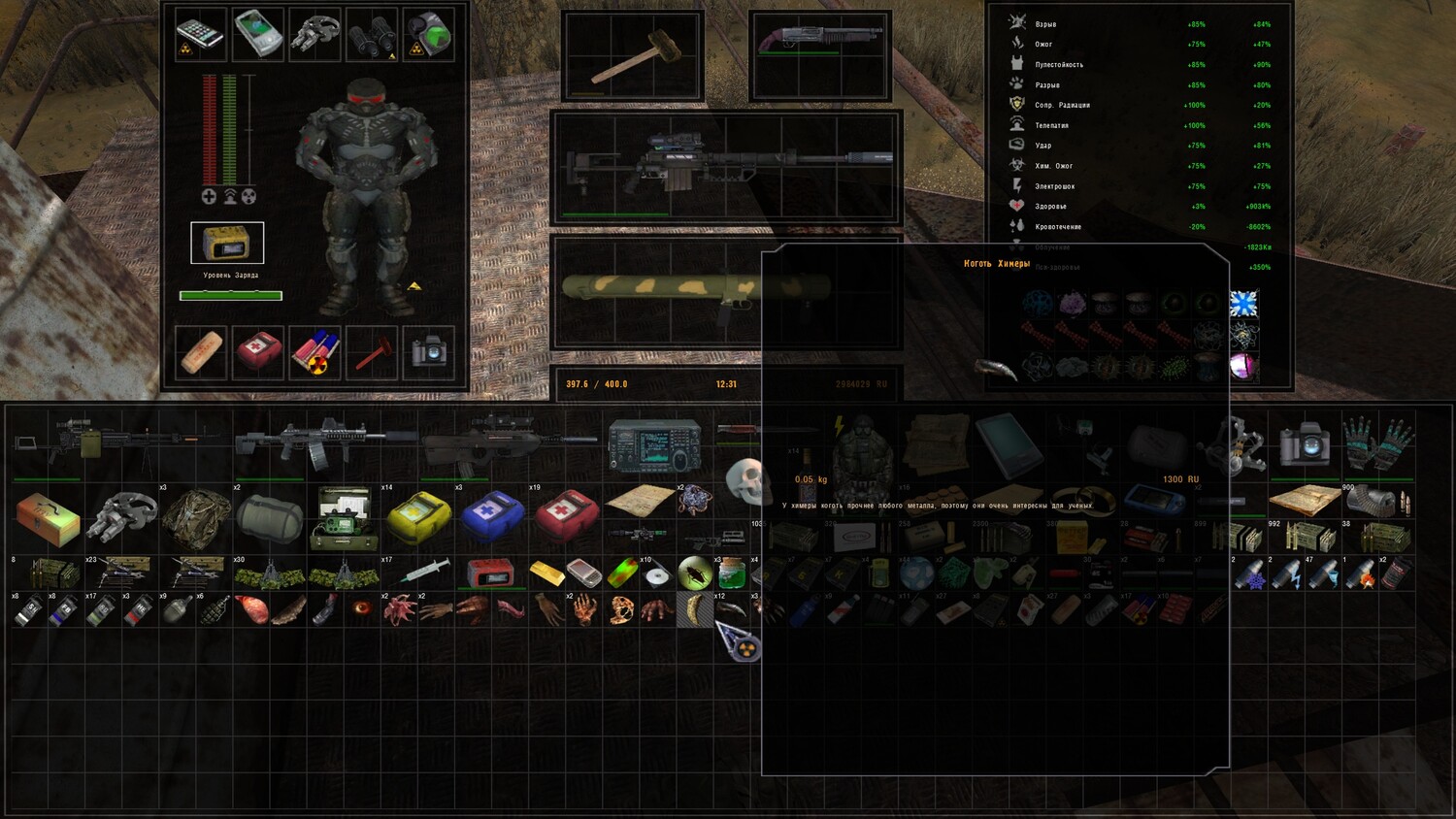This screenshot has width=1456, height=819.
Task: Pick the gold bar in inventory
Action: pyautogui.click(x=546, y=573)
